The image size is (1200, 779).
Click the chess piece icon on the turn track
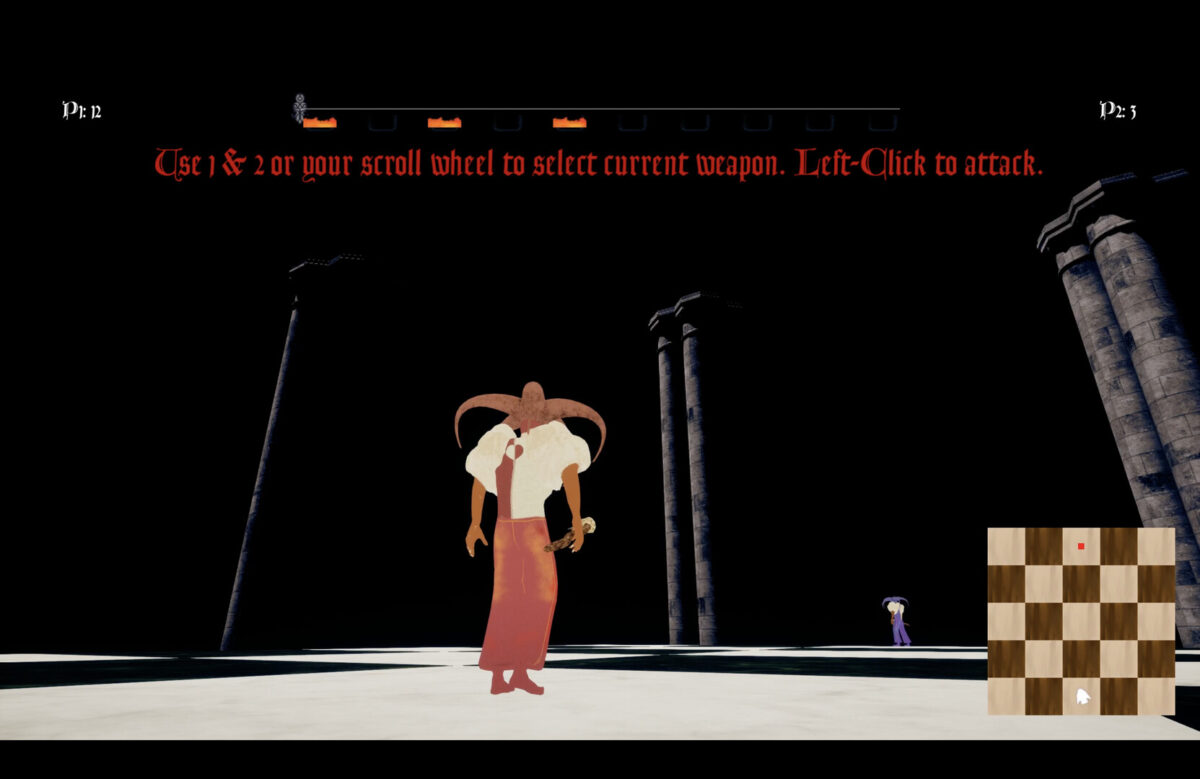pos(299,108)
